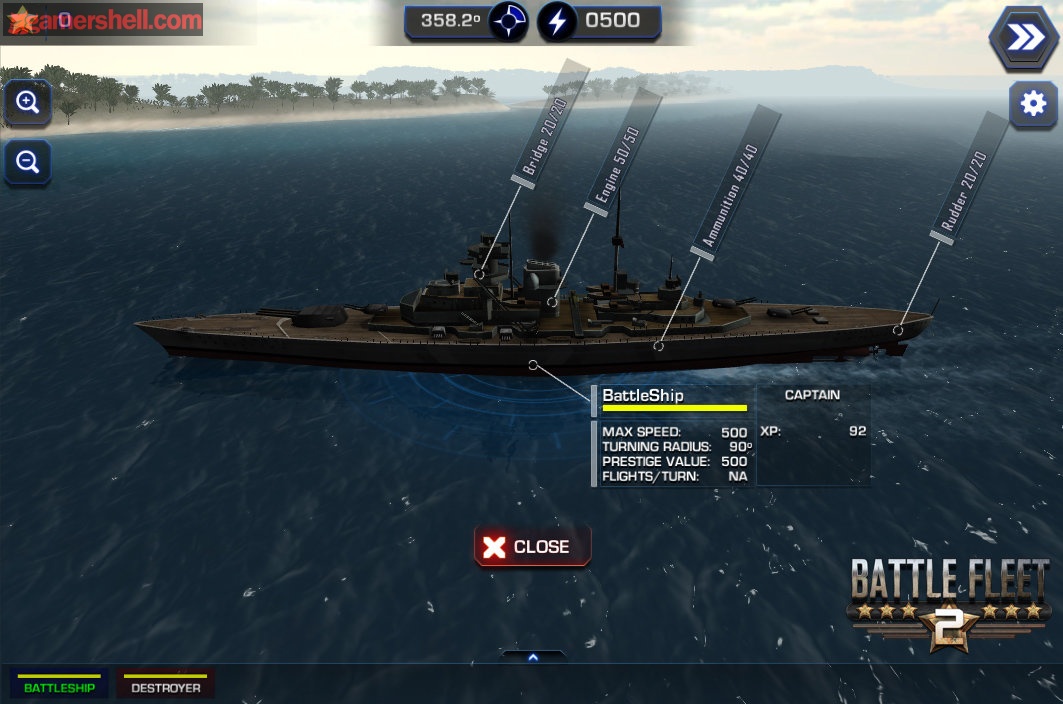Click the compass heading icon
The width and height of the screenshot is (1063, 704).
tap(509, 21)
